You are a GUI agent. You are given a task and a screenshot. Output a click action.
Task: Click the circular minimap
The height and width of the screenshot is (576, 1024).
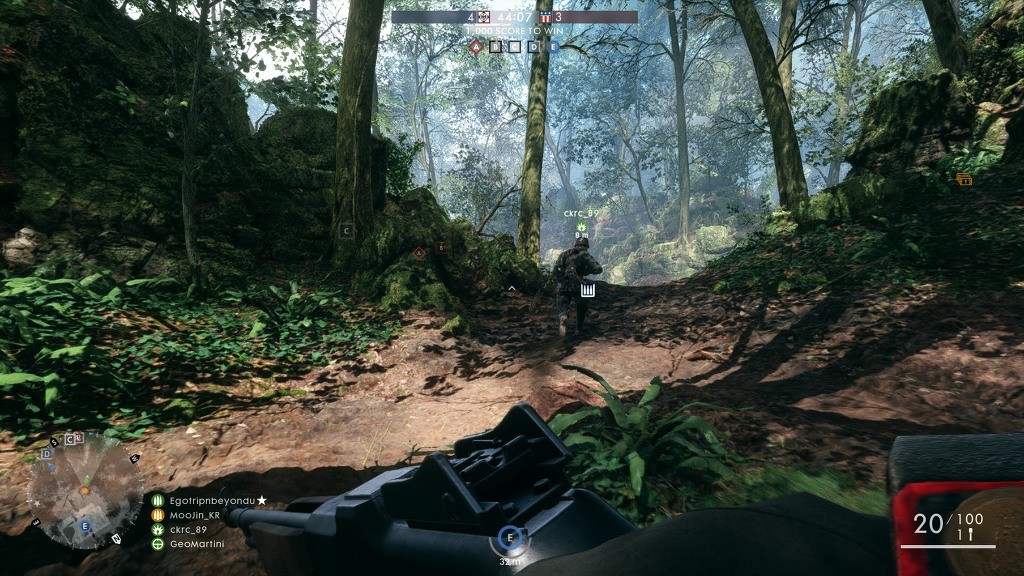84,492
